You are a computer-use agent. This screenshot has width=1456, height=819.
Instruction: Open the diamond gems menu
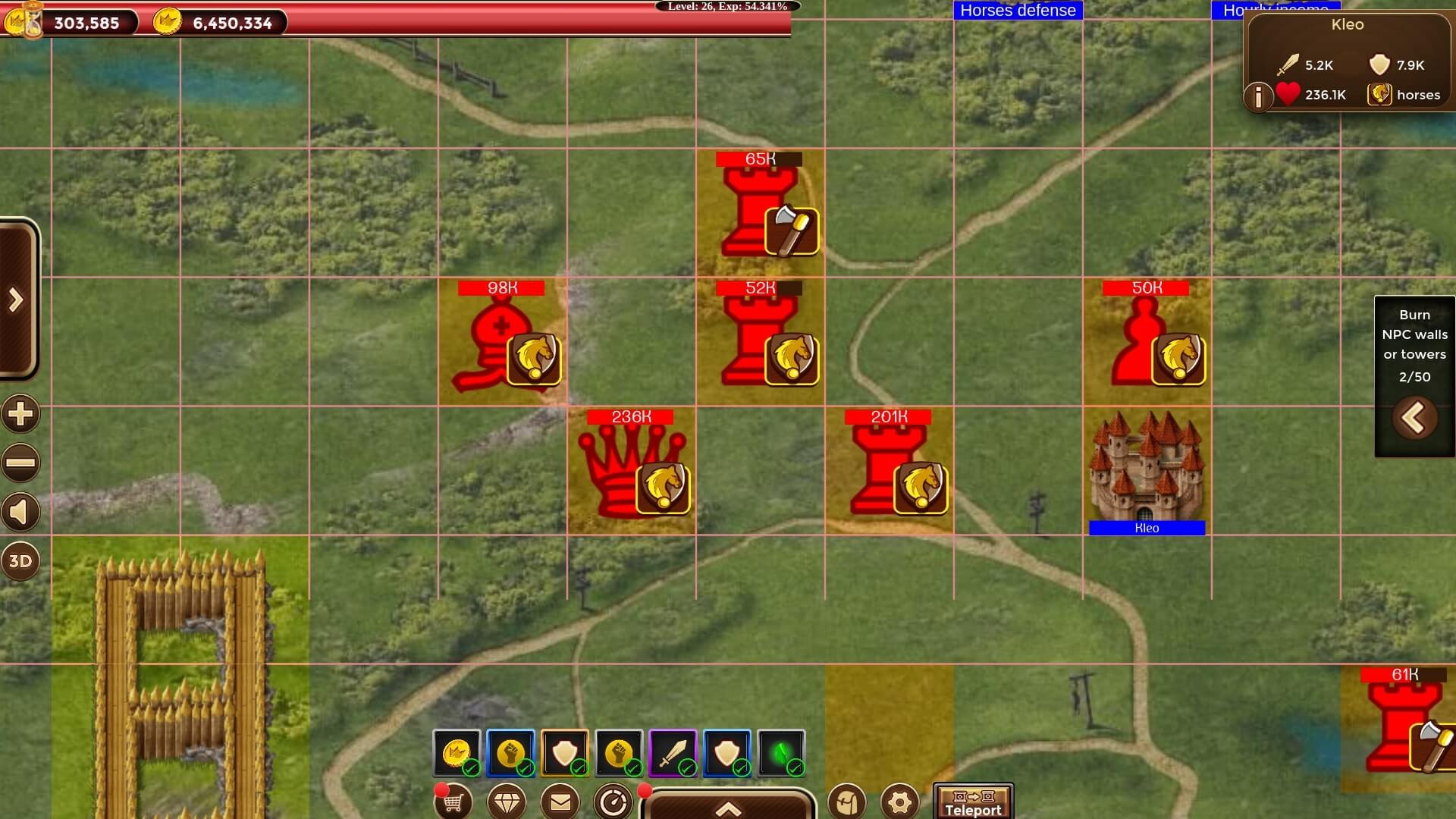pyautogui.click(x=507, y=802)
